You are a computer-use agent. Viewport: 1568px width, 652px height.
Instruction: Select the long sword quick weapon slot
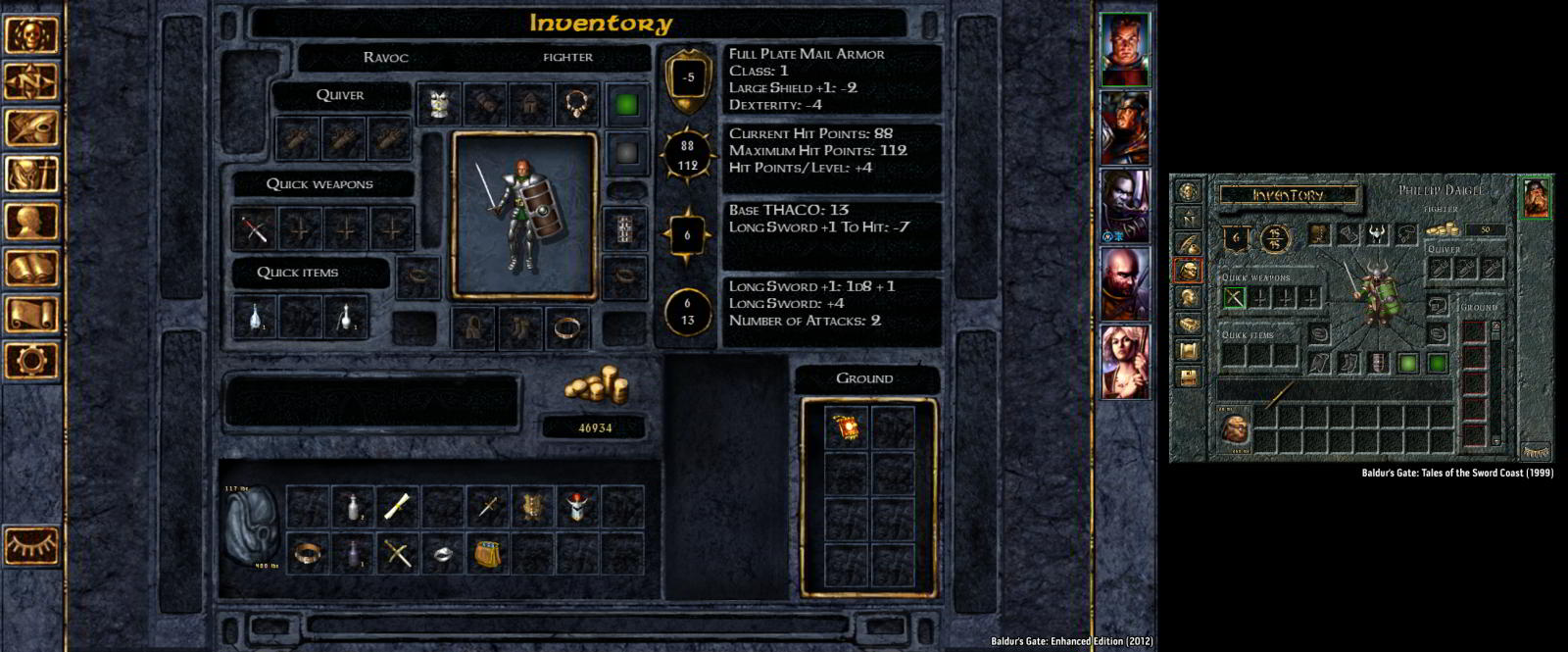pos(255,229)
